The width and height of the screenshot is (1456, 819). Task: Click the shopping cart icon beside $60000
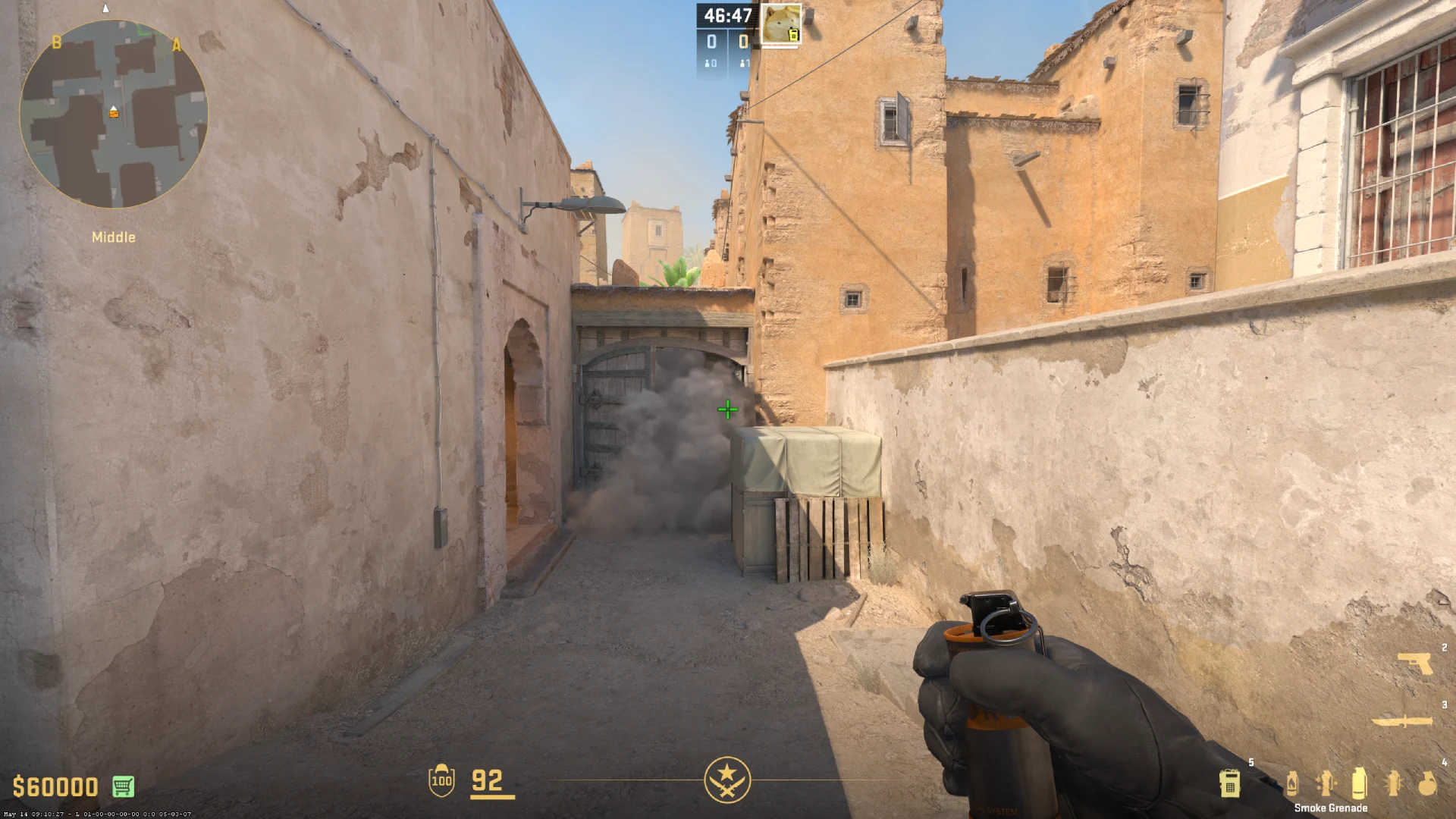(x=122, y=786)
